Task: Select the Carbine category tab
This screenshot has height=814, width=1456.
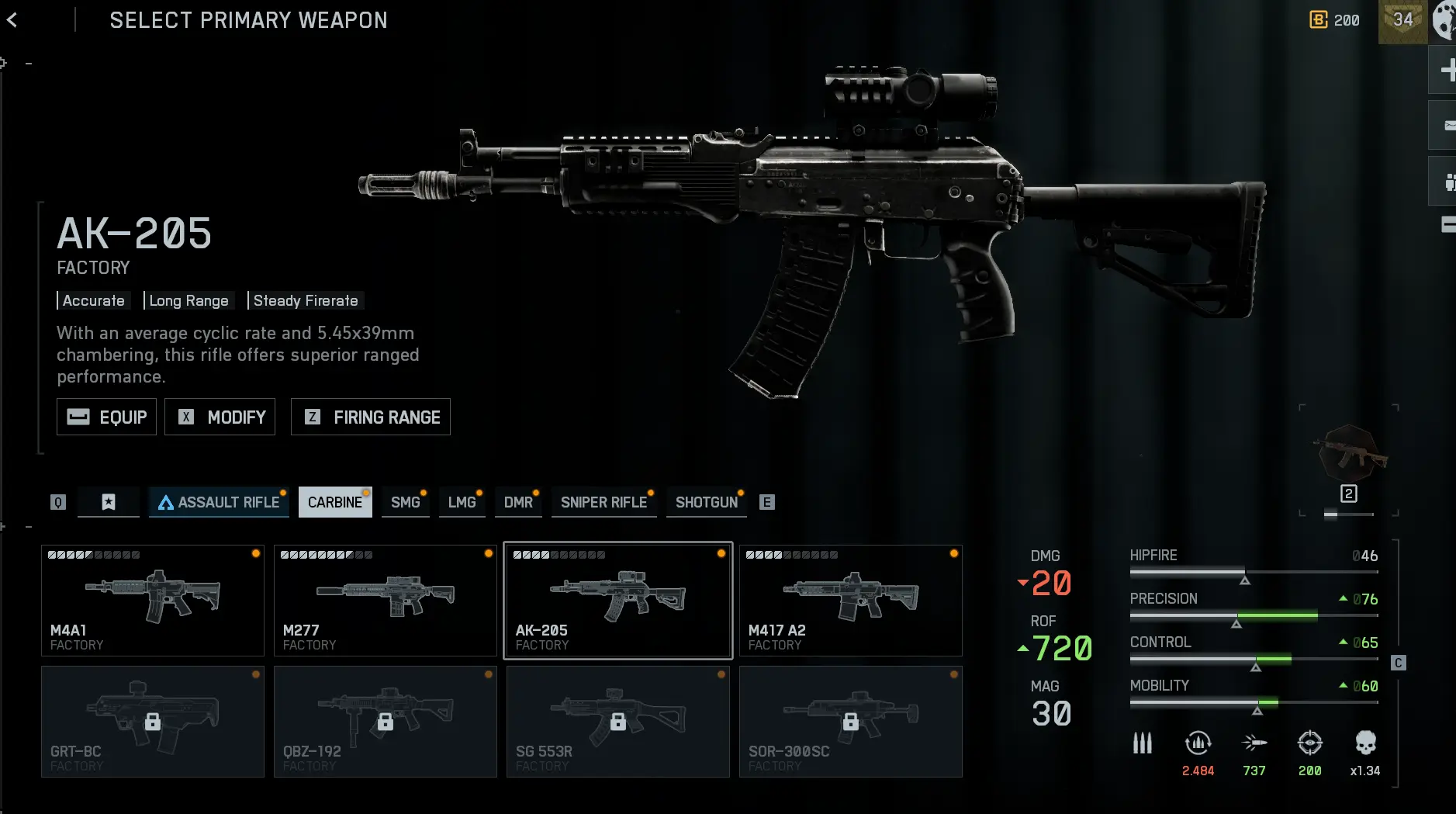Action: click(335, 502)
